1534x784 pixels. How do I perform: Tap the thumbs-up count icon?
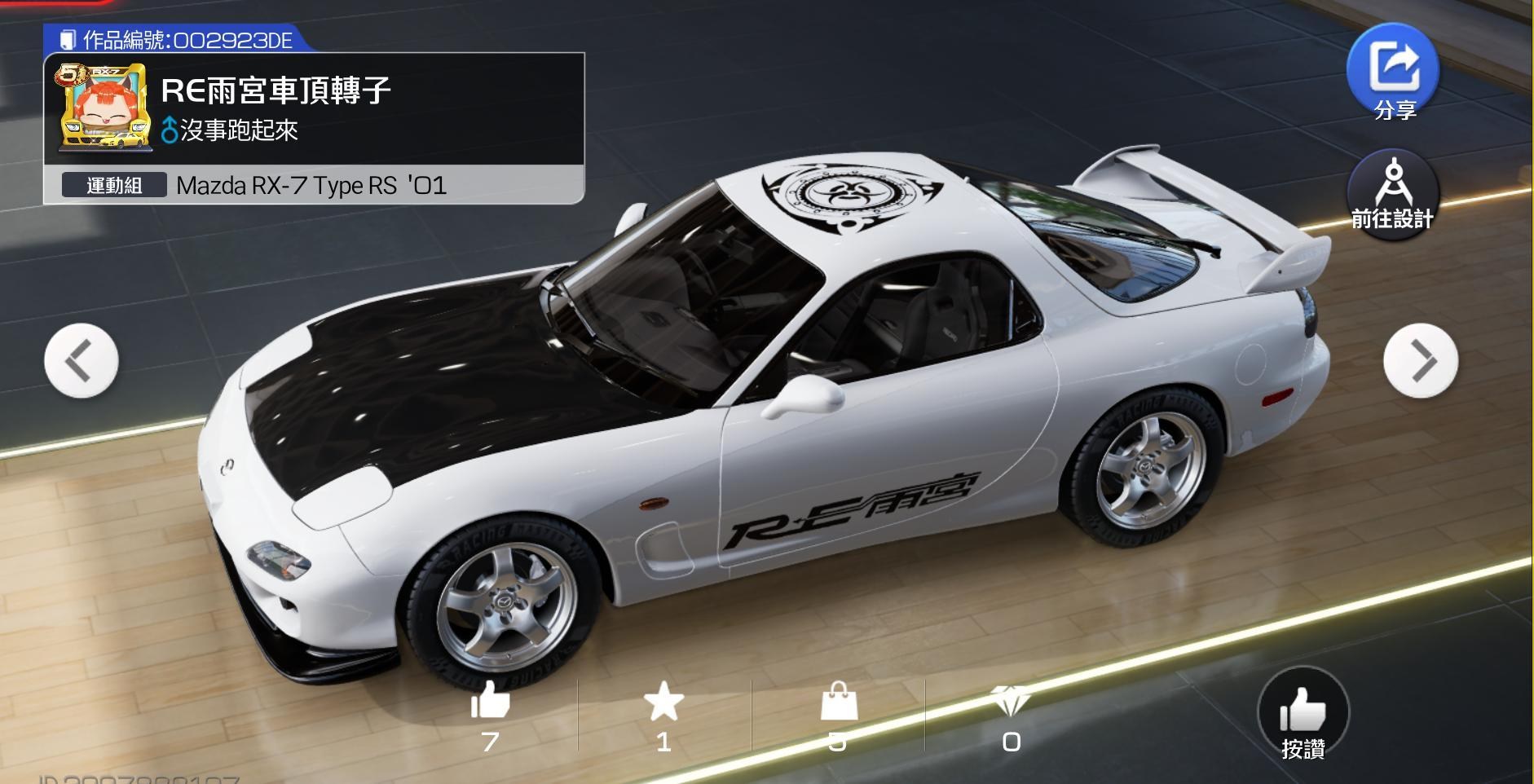490,701
